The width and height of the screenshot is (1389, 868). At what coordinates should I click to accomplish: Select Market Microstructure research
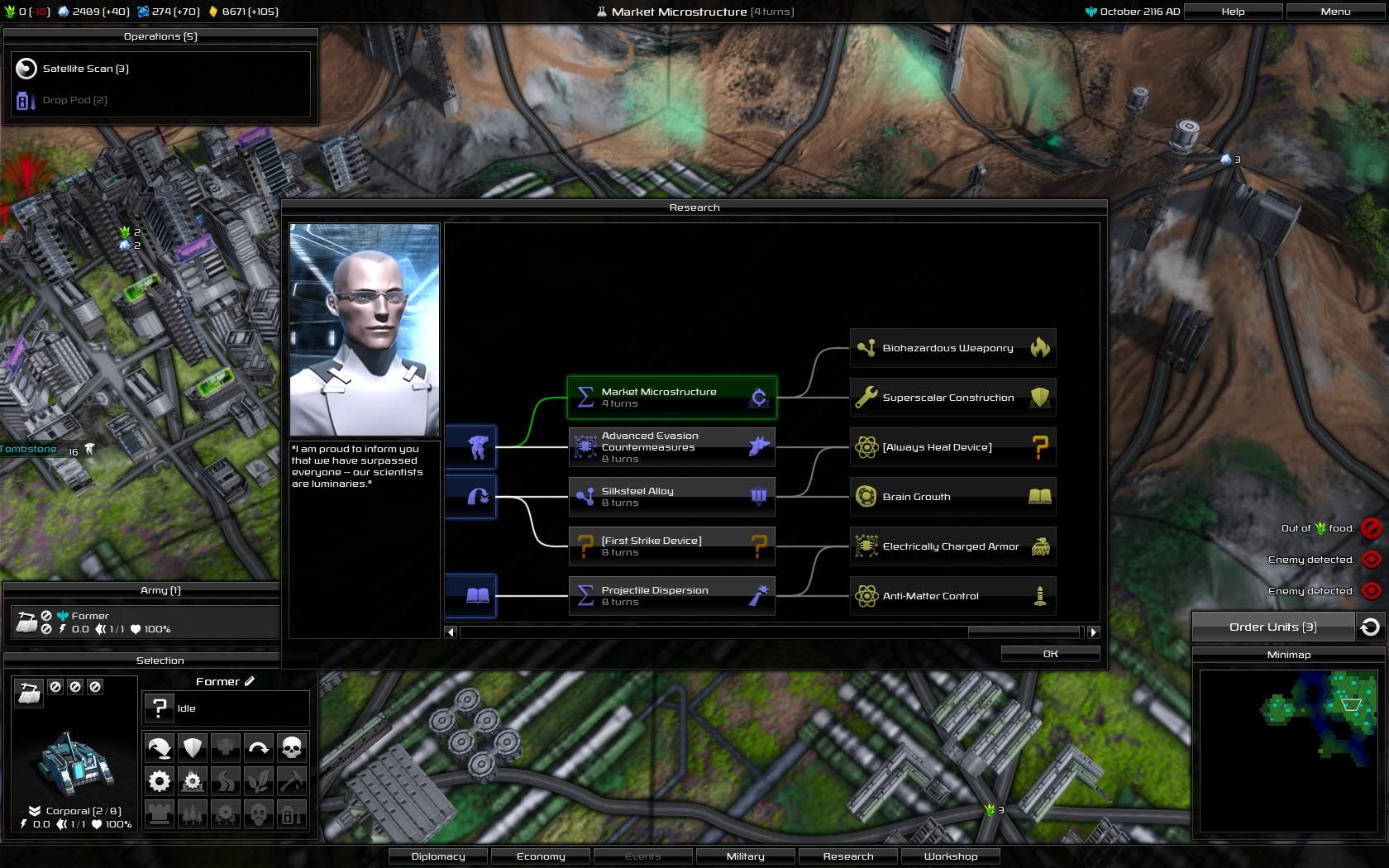671,398
